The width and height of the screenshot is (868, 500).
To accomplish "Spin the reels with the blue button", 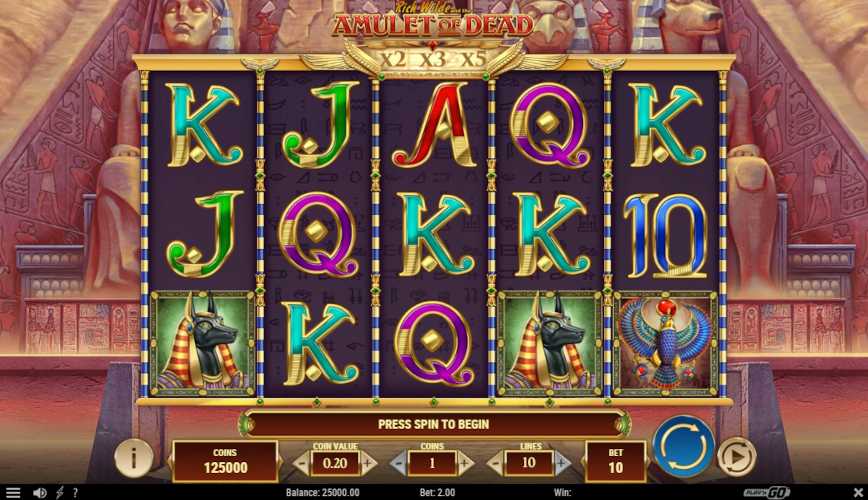I will point(683,446).
